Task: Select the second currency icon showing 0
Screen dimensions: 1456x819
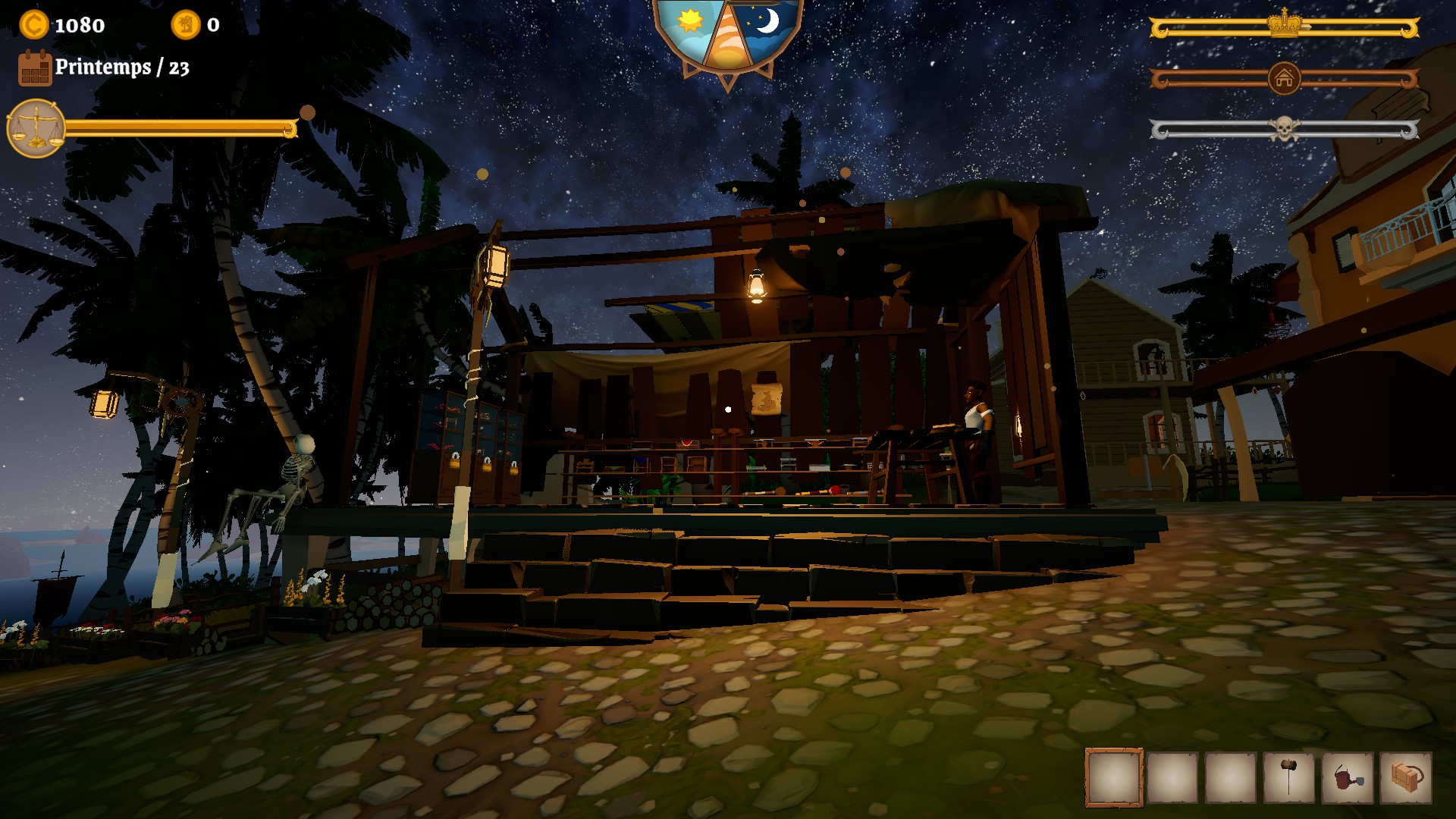Action: pyautogui.click(x=184, y=24)
